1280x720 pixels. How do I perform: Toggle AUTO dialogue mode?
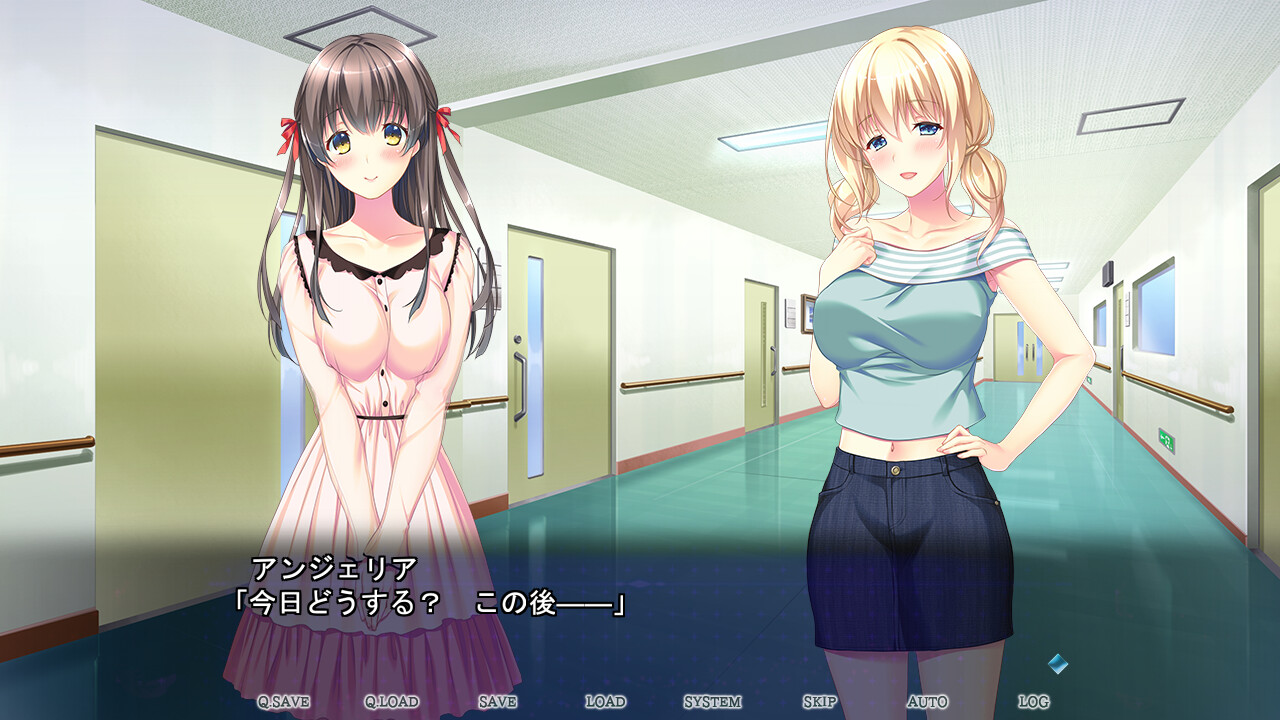(x=927, y=702)
